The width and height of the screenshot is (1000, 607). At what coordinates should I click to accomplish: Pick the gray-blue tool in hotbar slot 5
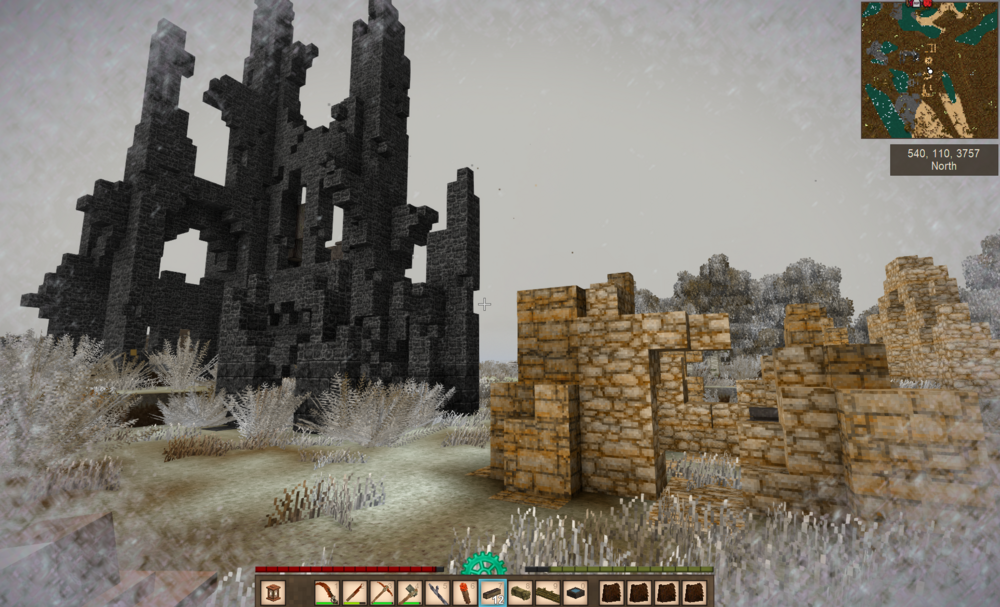tap(437, 592)
